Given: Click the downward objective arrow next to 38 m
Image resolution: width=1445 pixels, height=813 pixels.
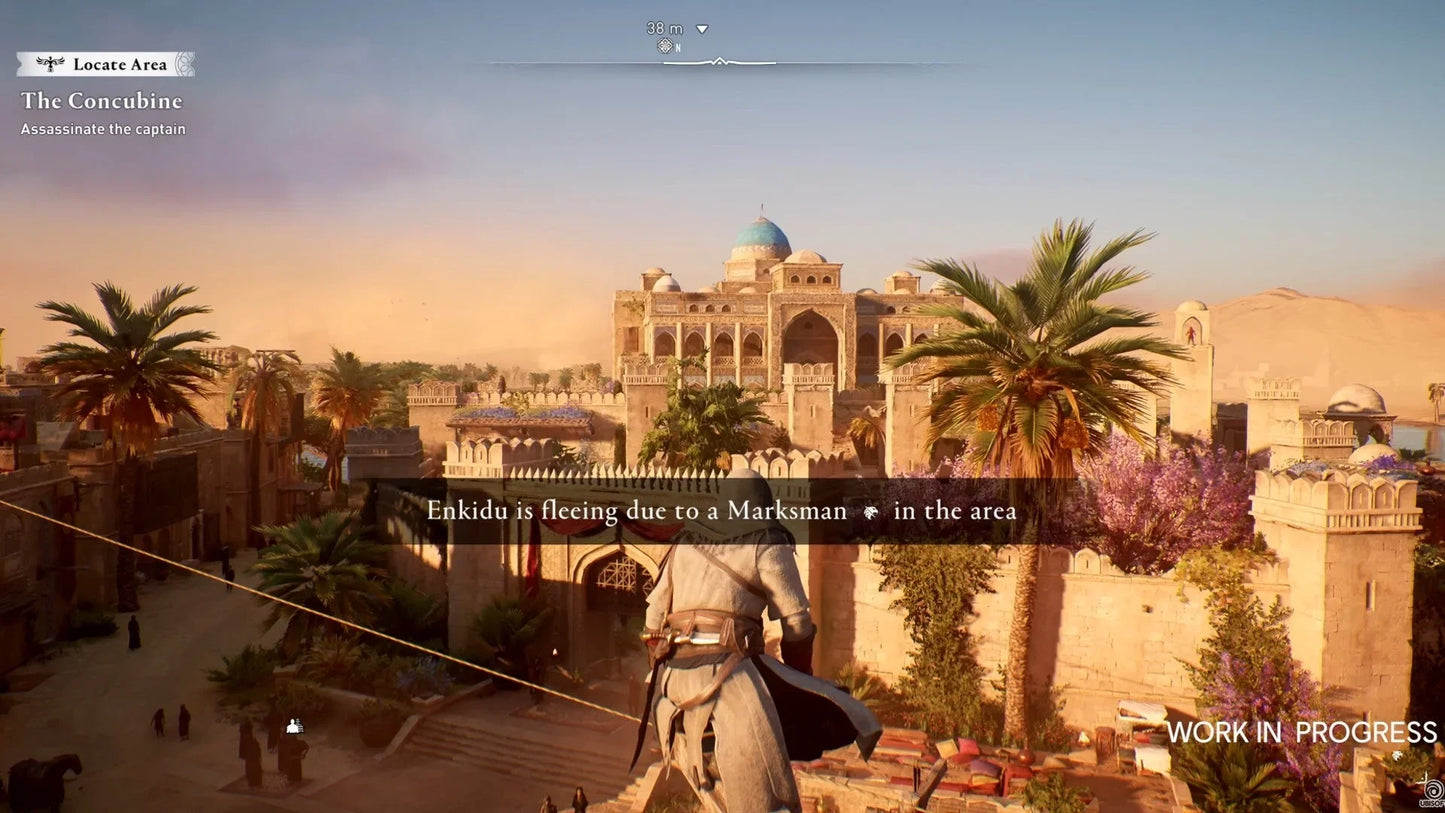Looking at the screenshot, I should click(x=701, y=29).
